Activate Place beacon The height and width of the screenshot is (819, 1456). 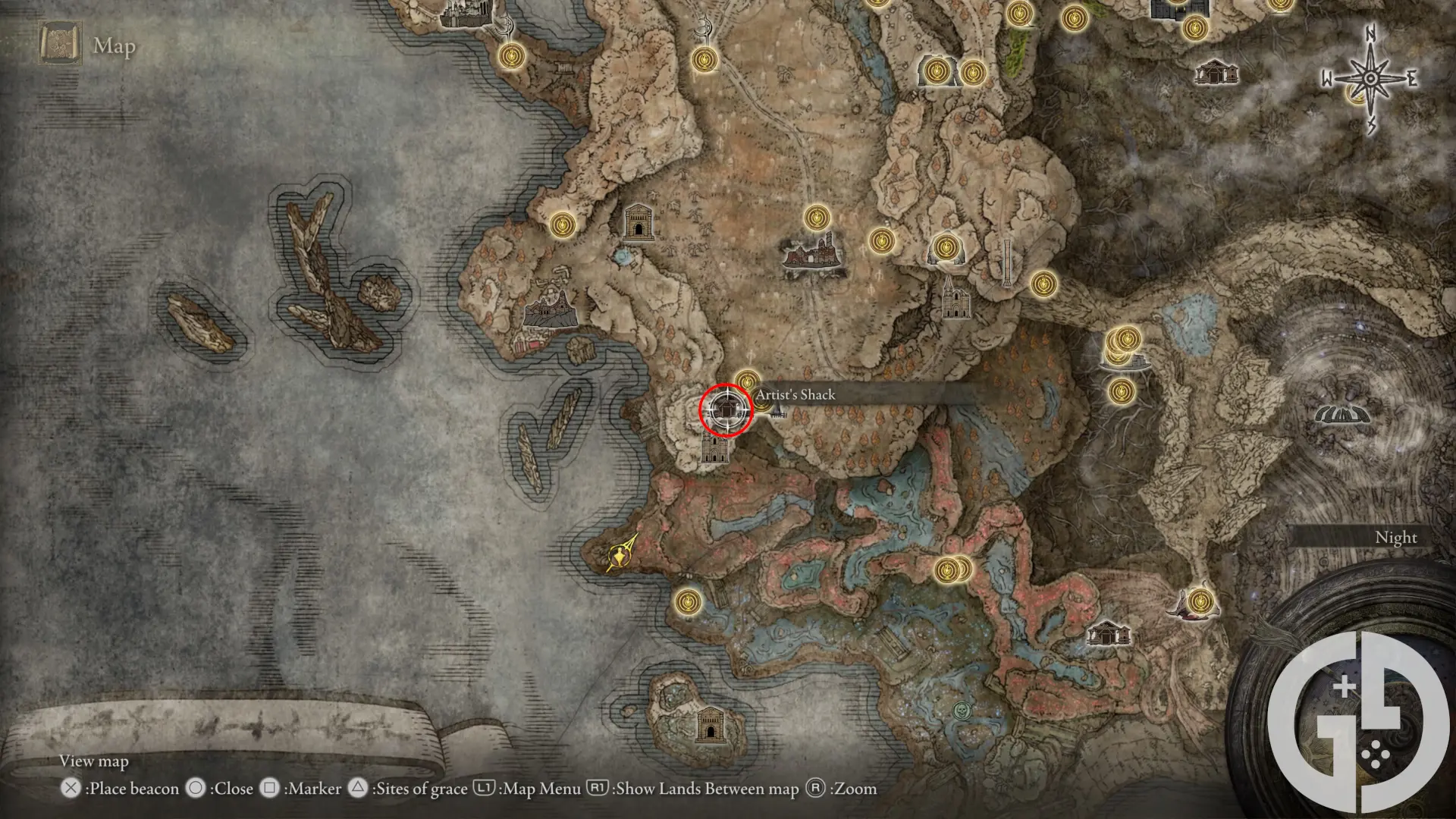click(121, 789)
